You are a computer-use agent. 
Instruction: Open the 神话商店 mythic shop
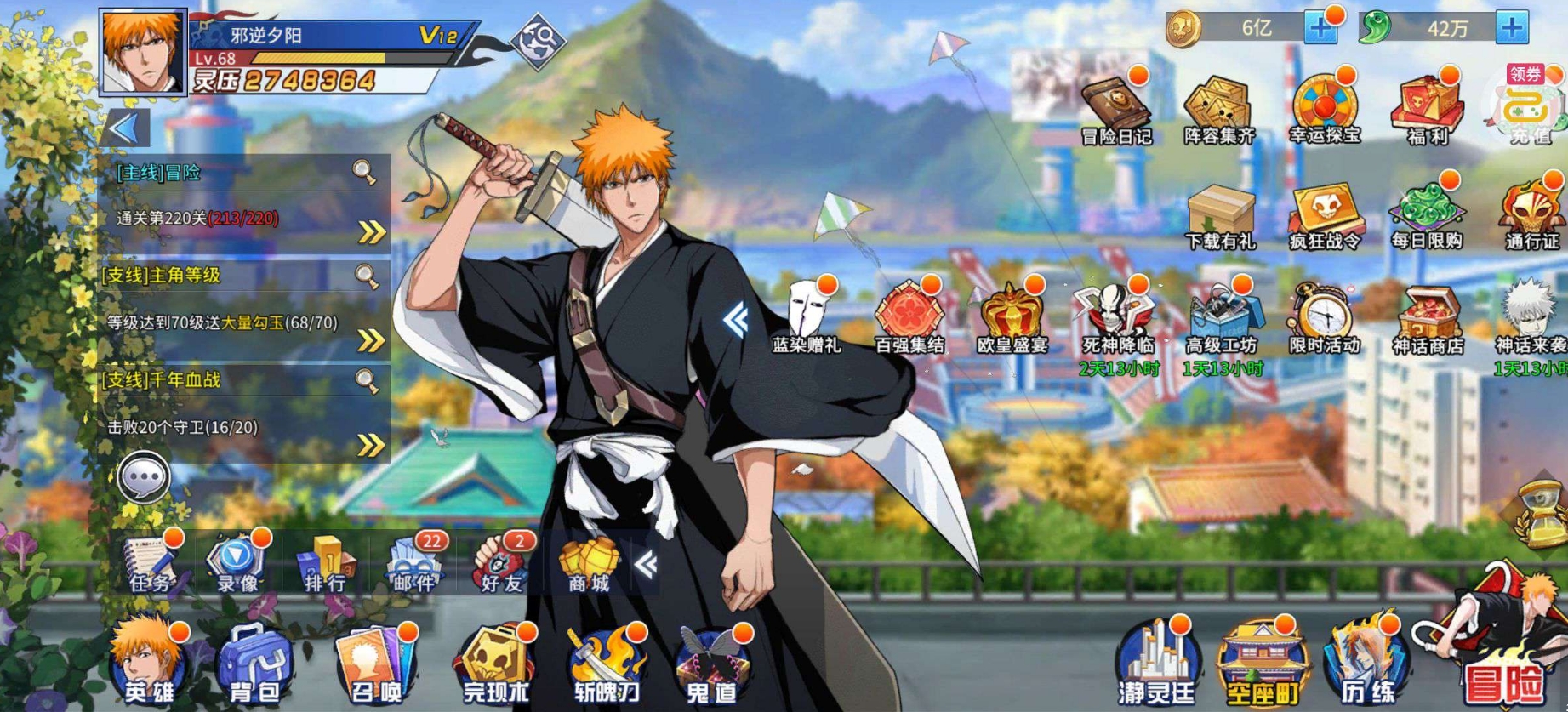(x=1428, y=319)
